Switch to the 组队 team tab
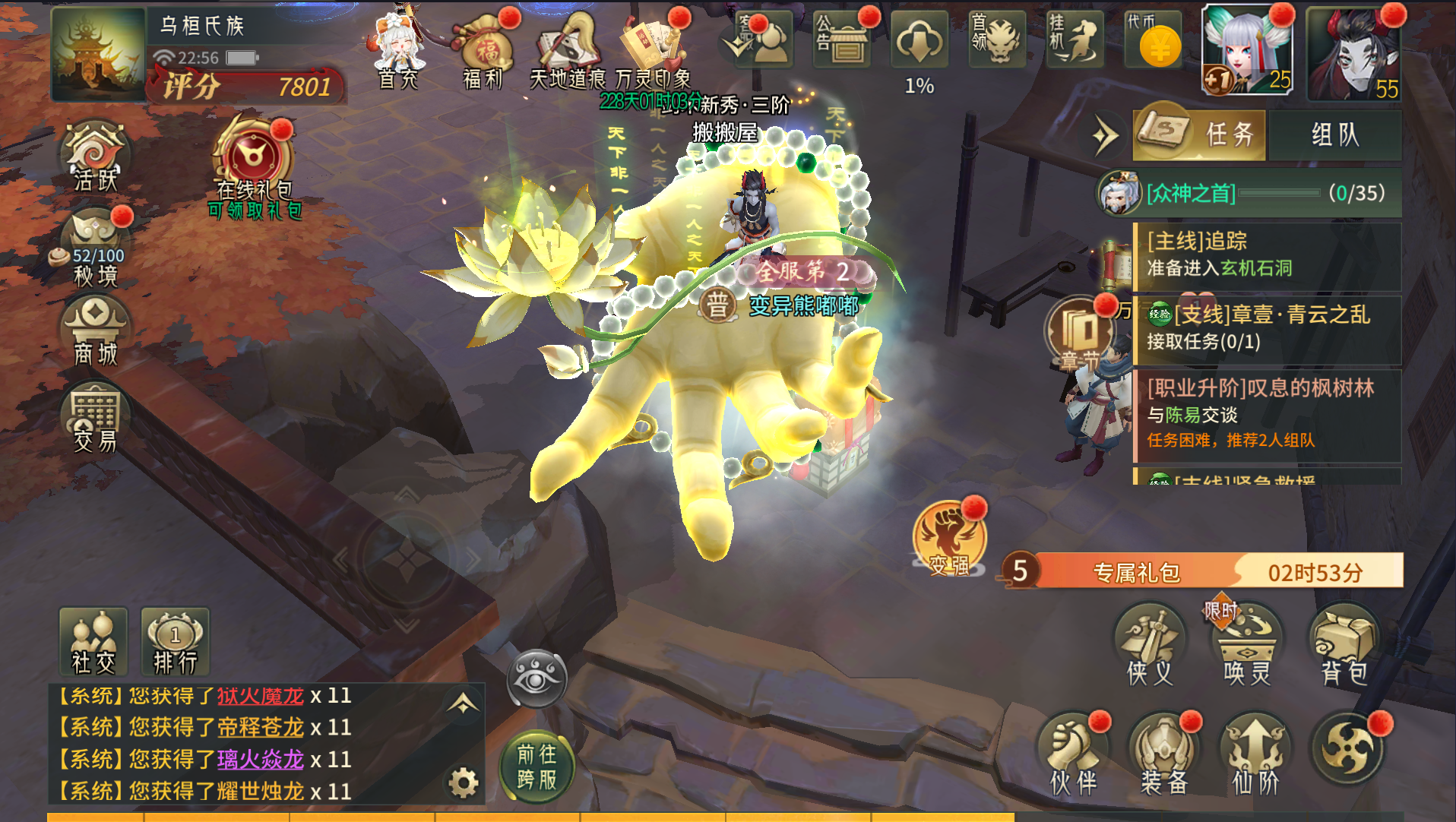Image resolution: width=1456 pixels, height=822 pixels. point(1334,135)
